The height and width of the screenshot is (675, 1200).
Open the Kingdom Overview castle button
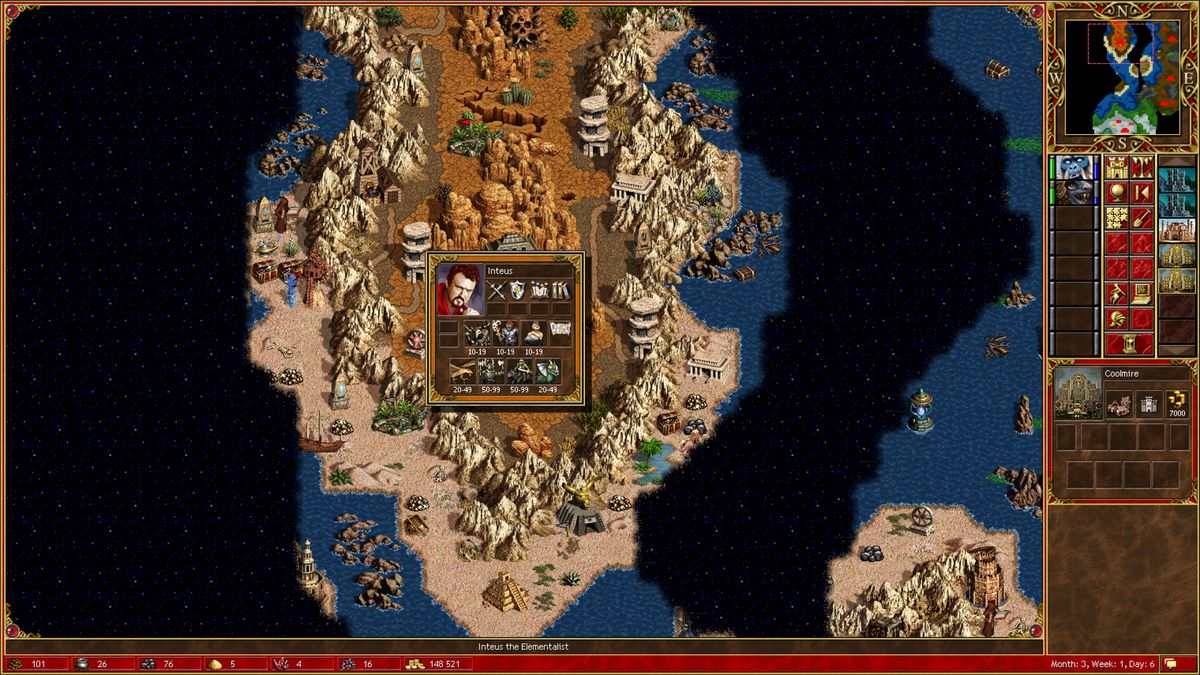[x=1116, y=167]
